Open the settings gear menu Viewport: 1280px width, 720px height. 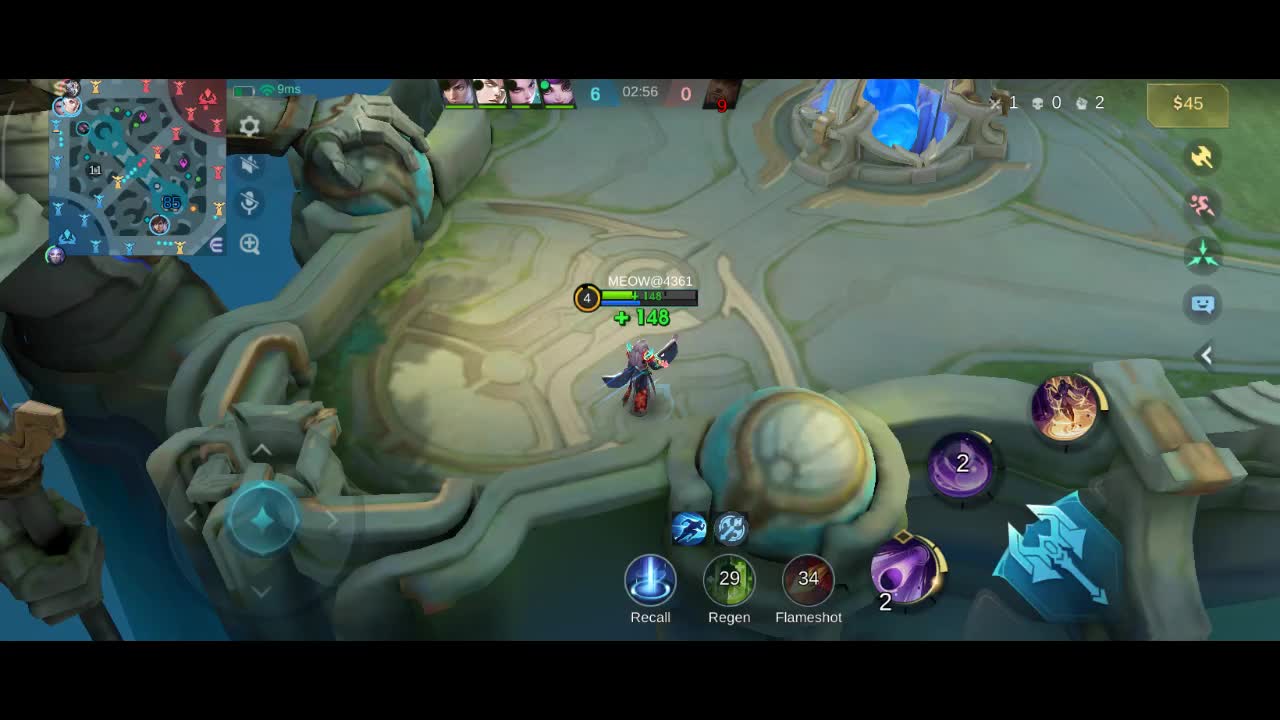250,126
